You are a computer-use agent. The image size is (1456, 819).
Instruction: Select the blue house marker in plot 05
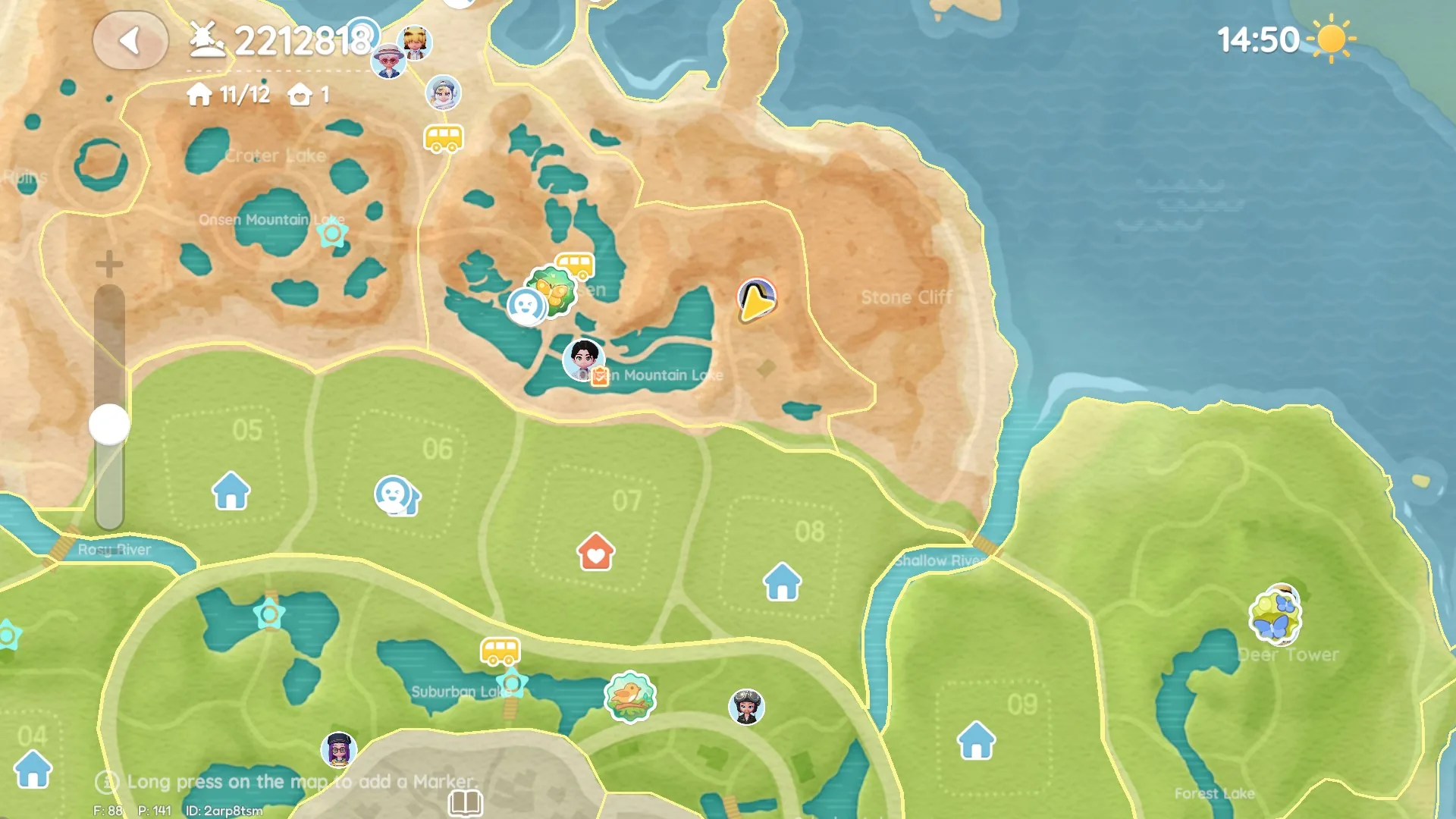[x=231, y=491]
